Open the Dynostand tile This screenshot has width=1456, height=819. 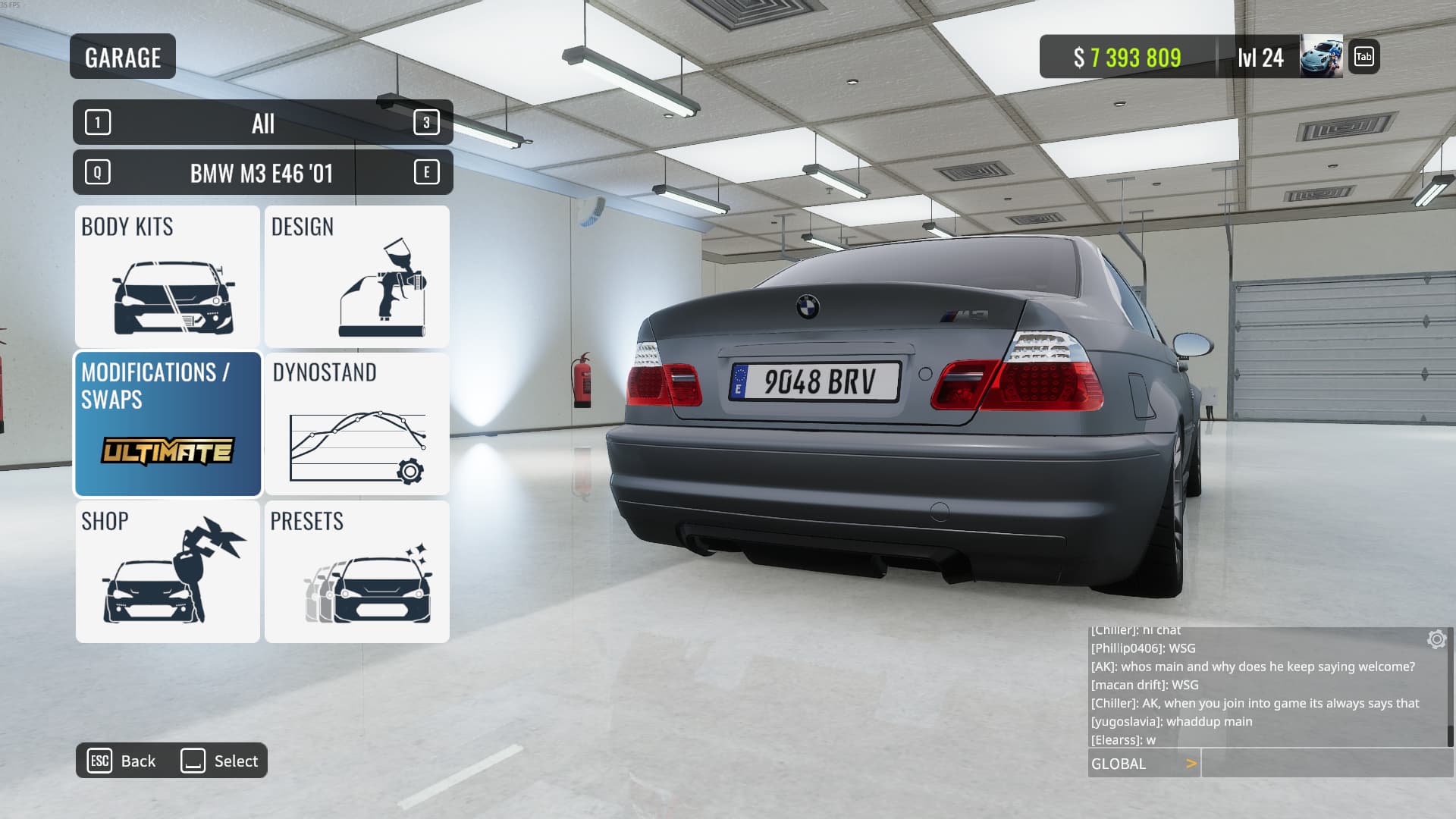pos(357,423)
